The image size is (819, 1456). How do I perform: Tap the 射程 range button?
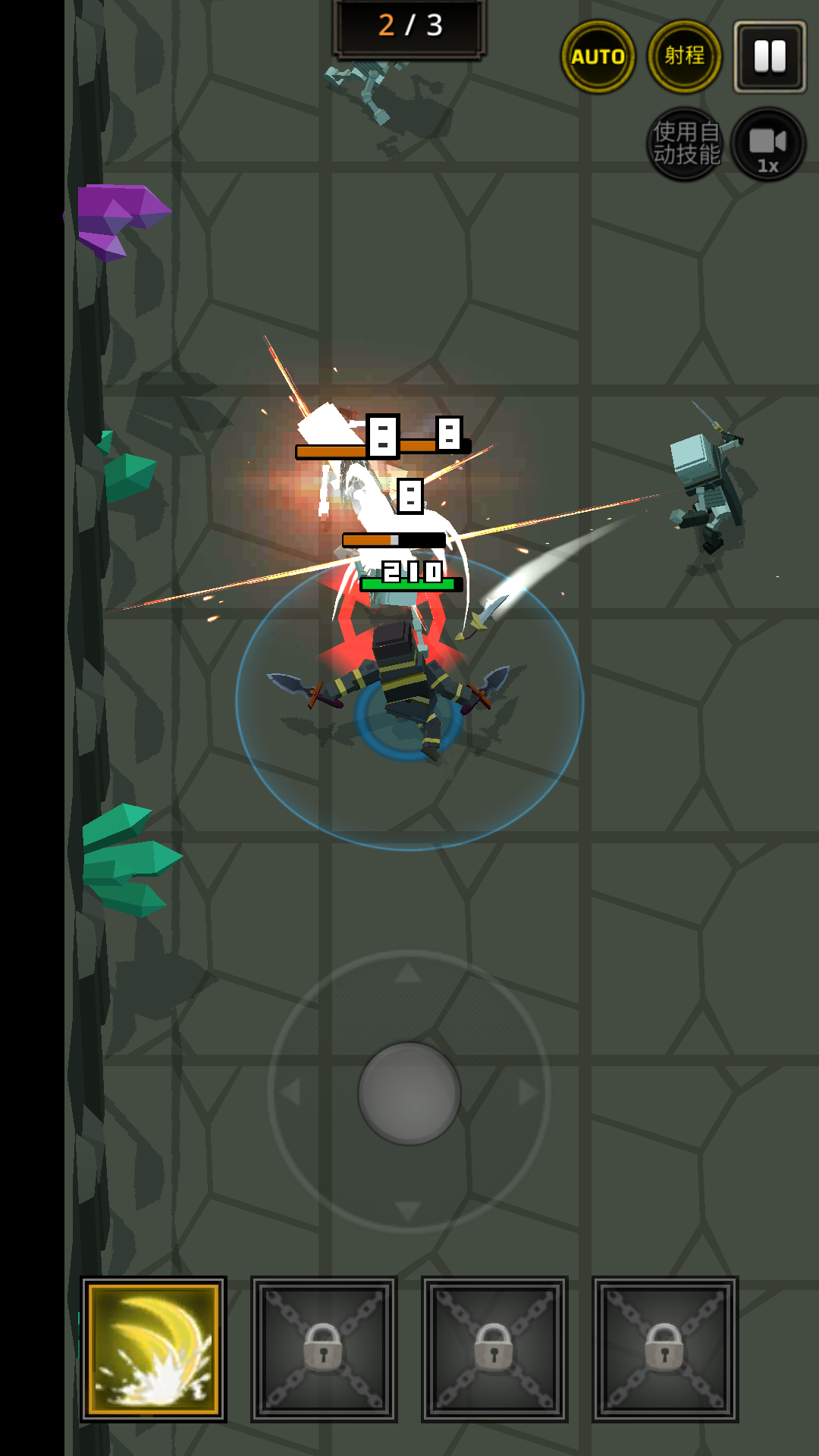[x=685, y=57]
